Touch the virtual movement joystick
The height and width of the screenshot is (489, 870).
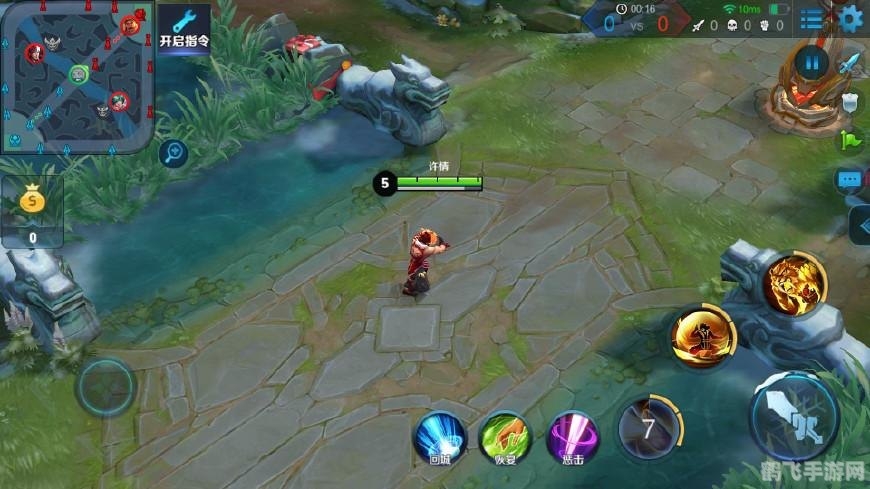point(105,388)
